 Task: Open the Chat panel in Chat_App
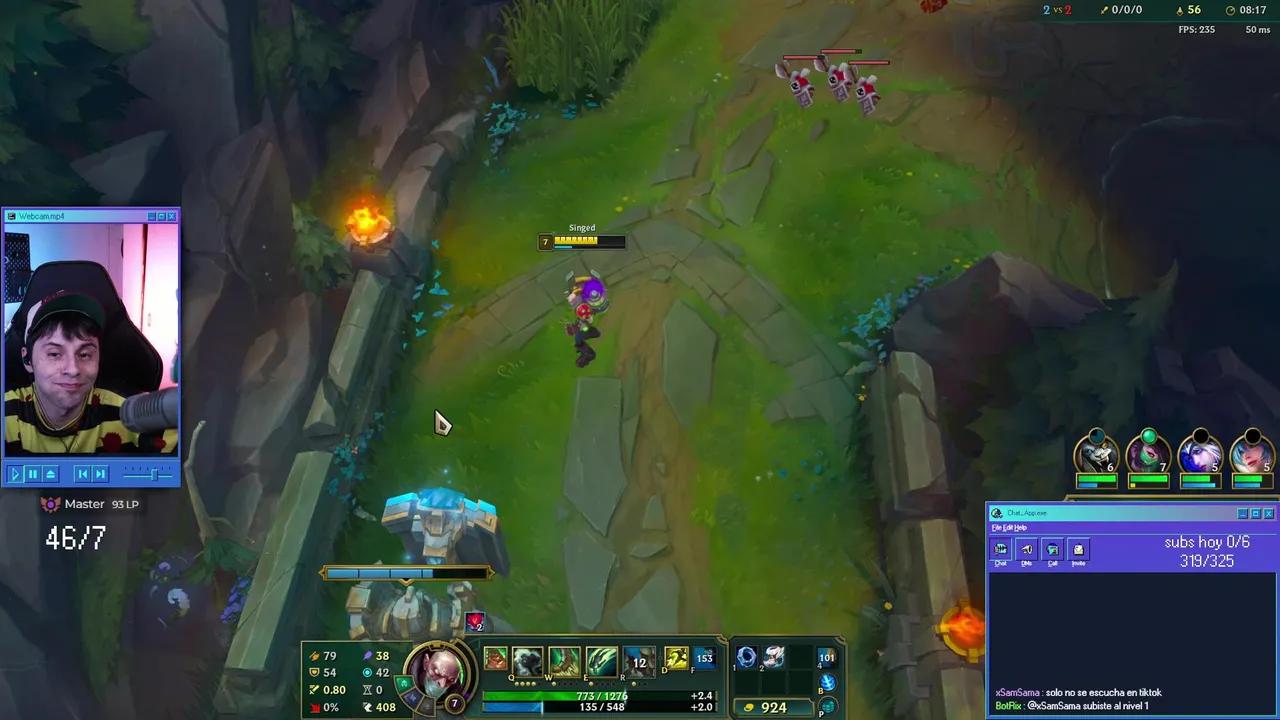click(x=1000, y=549)
